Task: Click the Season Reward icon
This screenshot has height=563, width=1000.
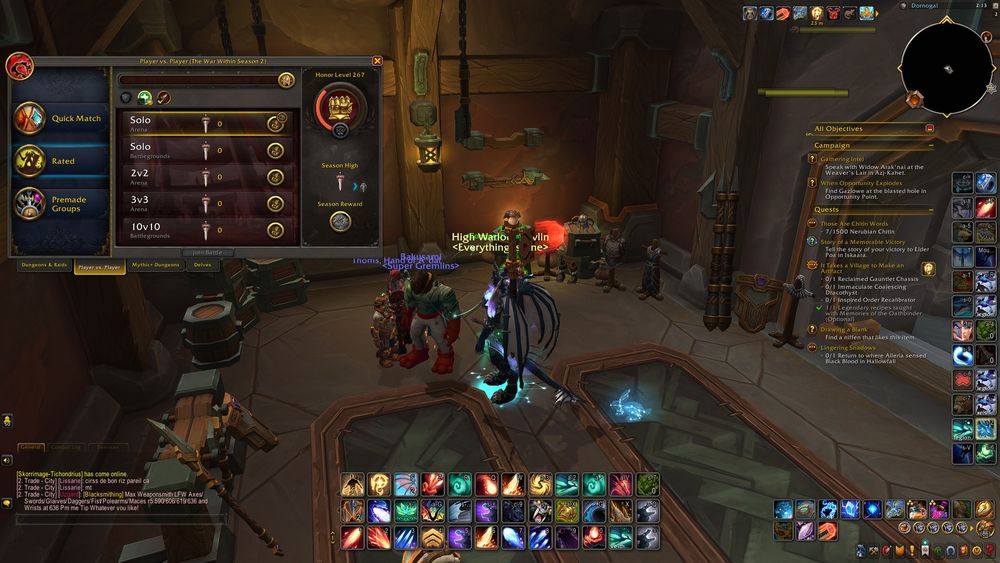Action: [x=340, y=221]
